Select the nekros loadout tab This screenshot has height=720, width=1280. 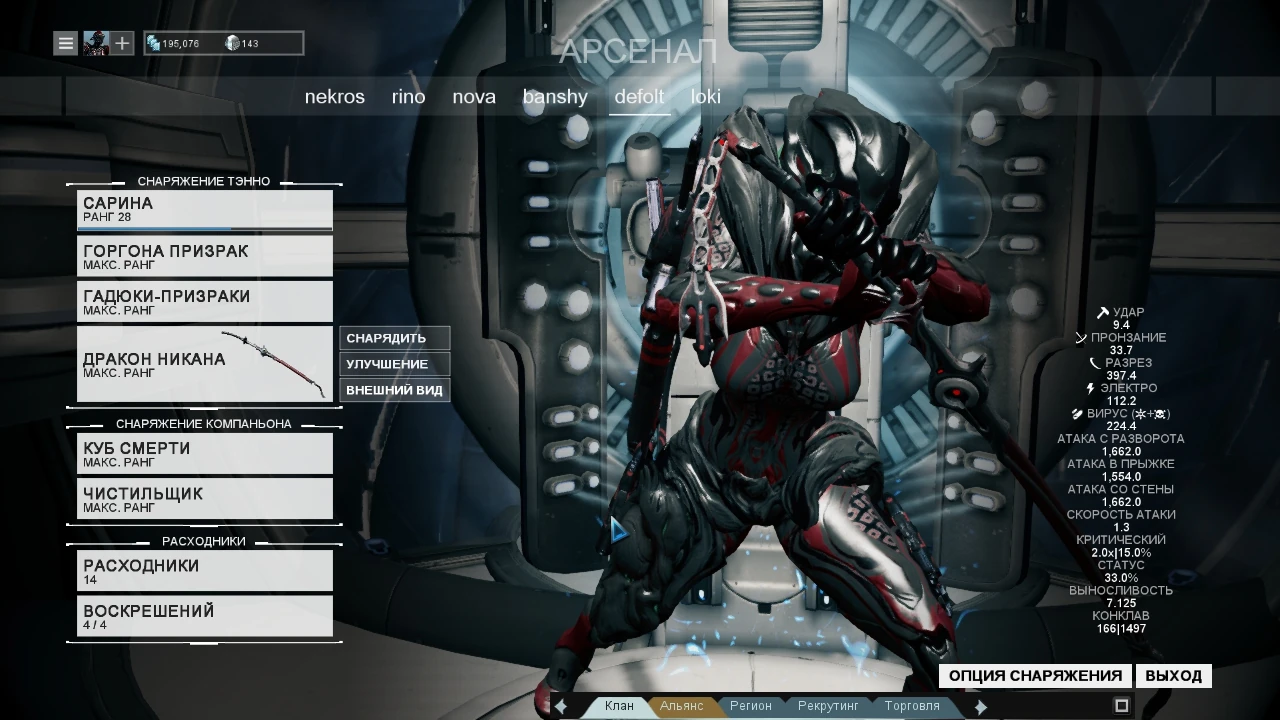[x=334, y=97]
